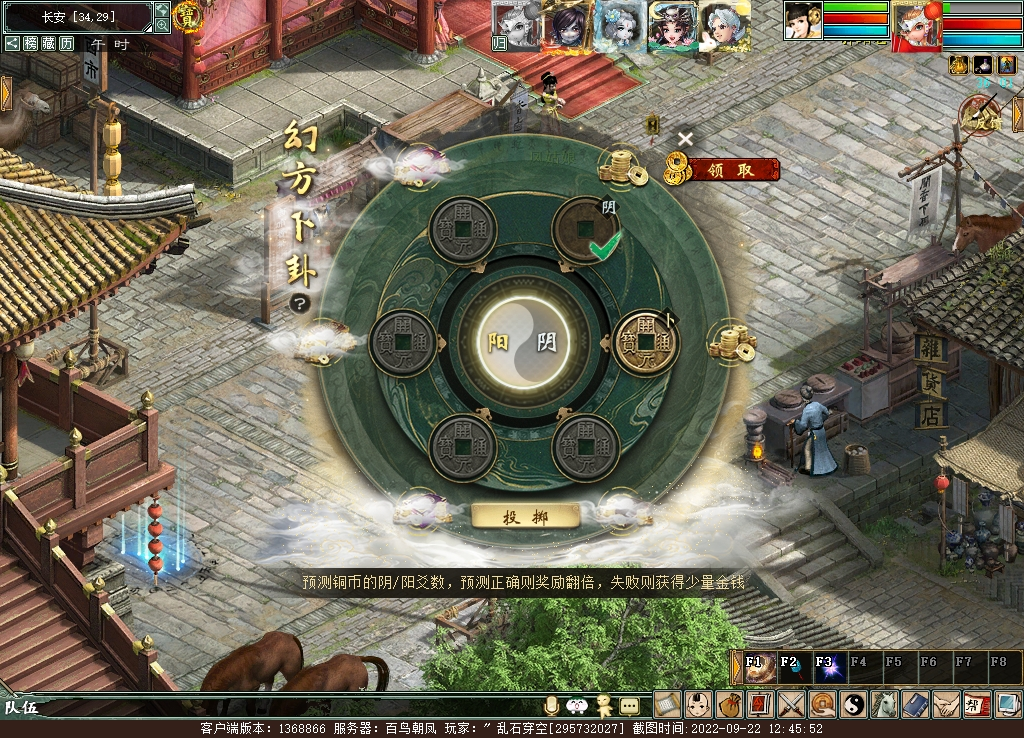Close the coin divination panel

[x=685, y=139]
